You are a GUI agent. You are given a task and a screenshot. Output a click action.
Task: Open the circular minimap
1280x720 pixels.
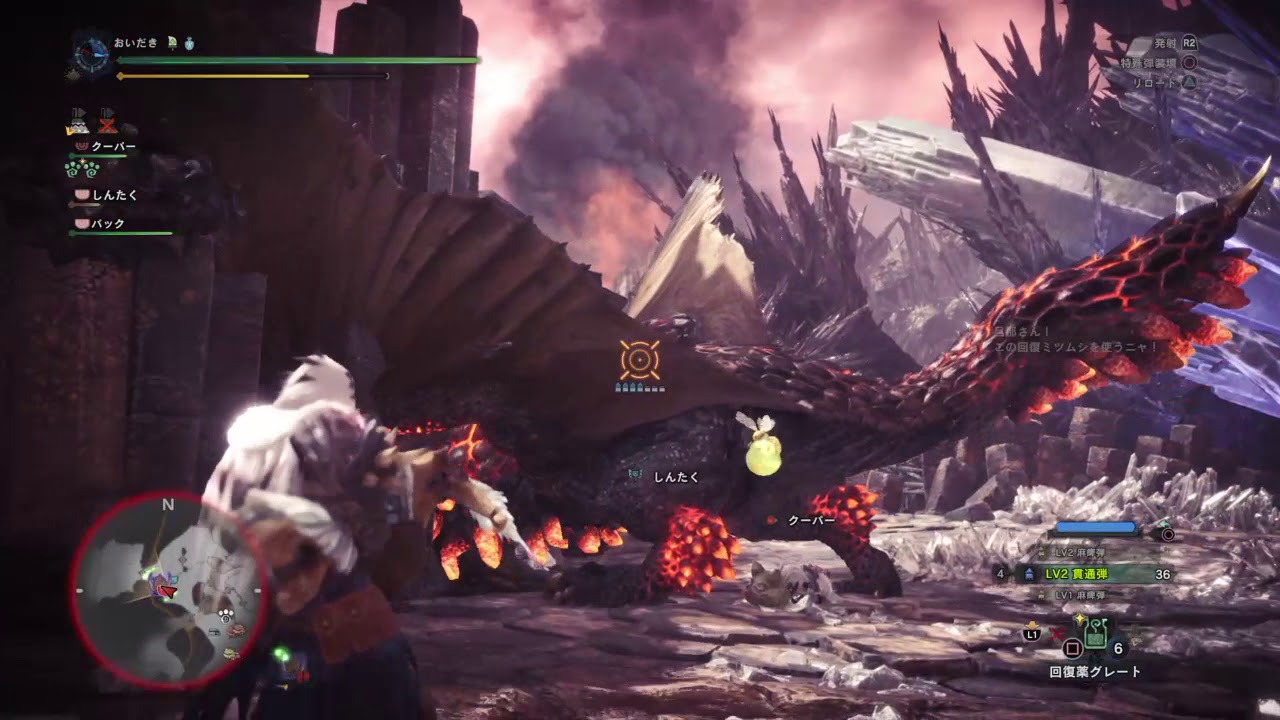click(167, 591)
